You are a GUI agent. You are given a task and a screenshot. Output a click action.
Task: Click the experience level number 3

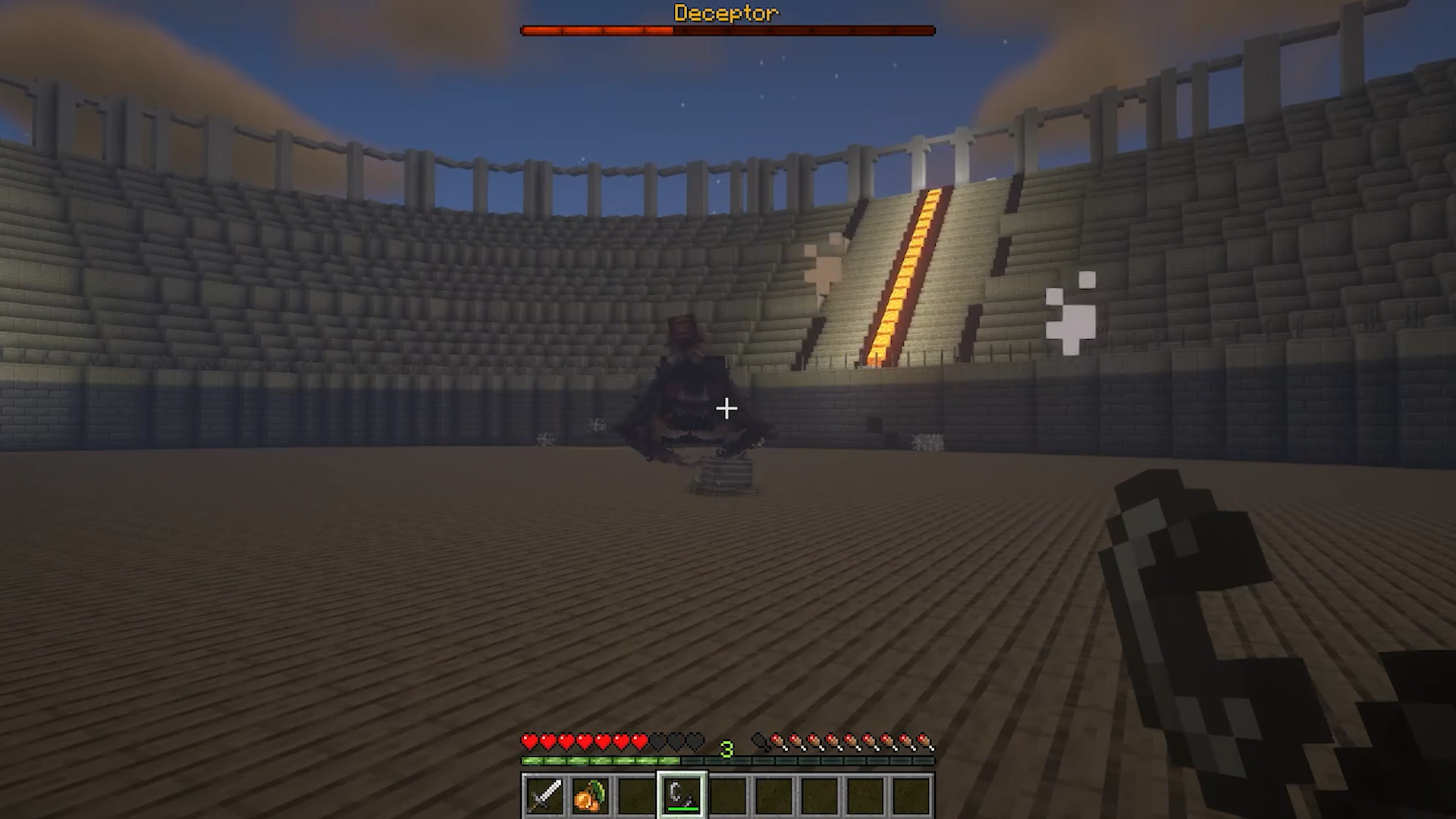click(x=728, y=749)
